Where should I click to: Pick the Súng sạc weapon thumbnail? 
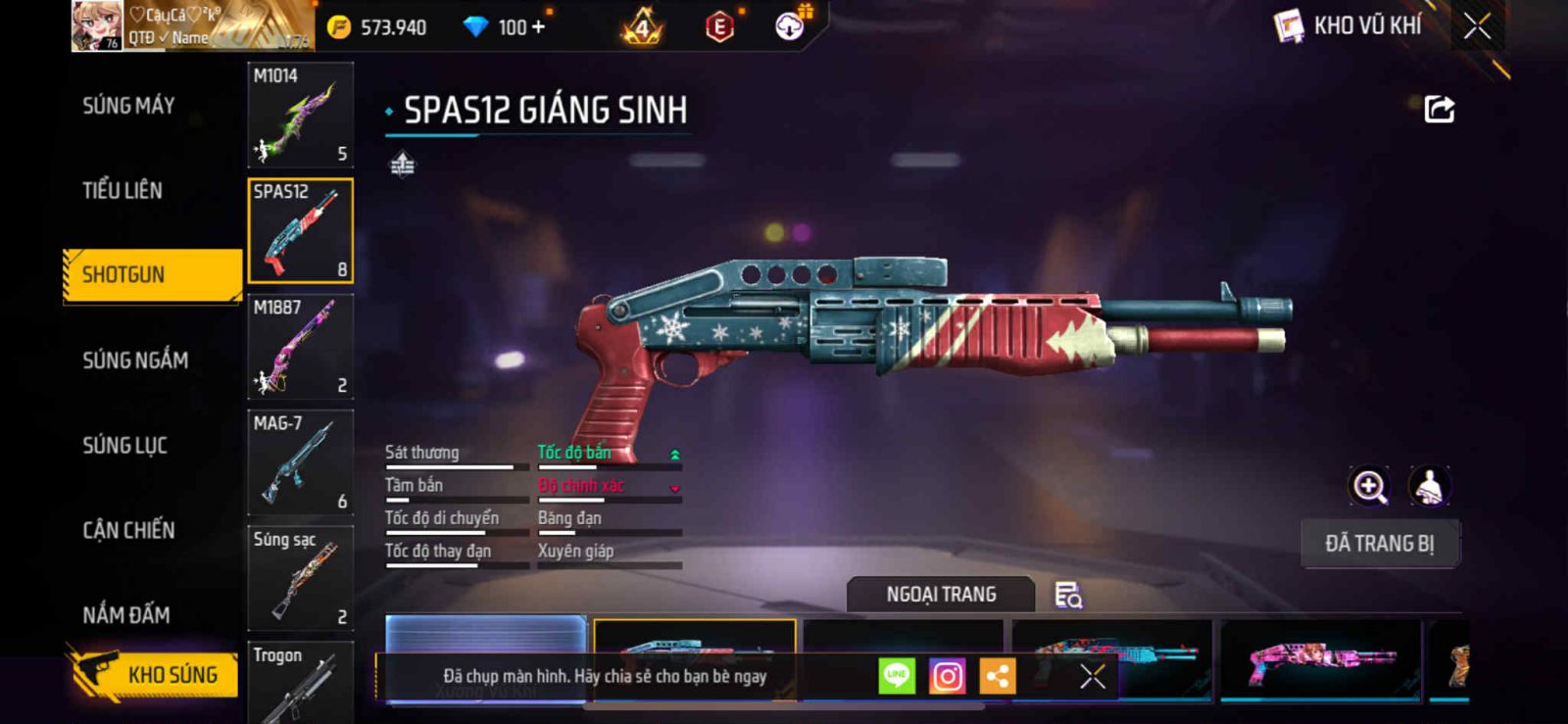[300, 578]
